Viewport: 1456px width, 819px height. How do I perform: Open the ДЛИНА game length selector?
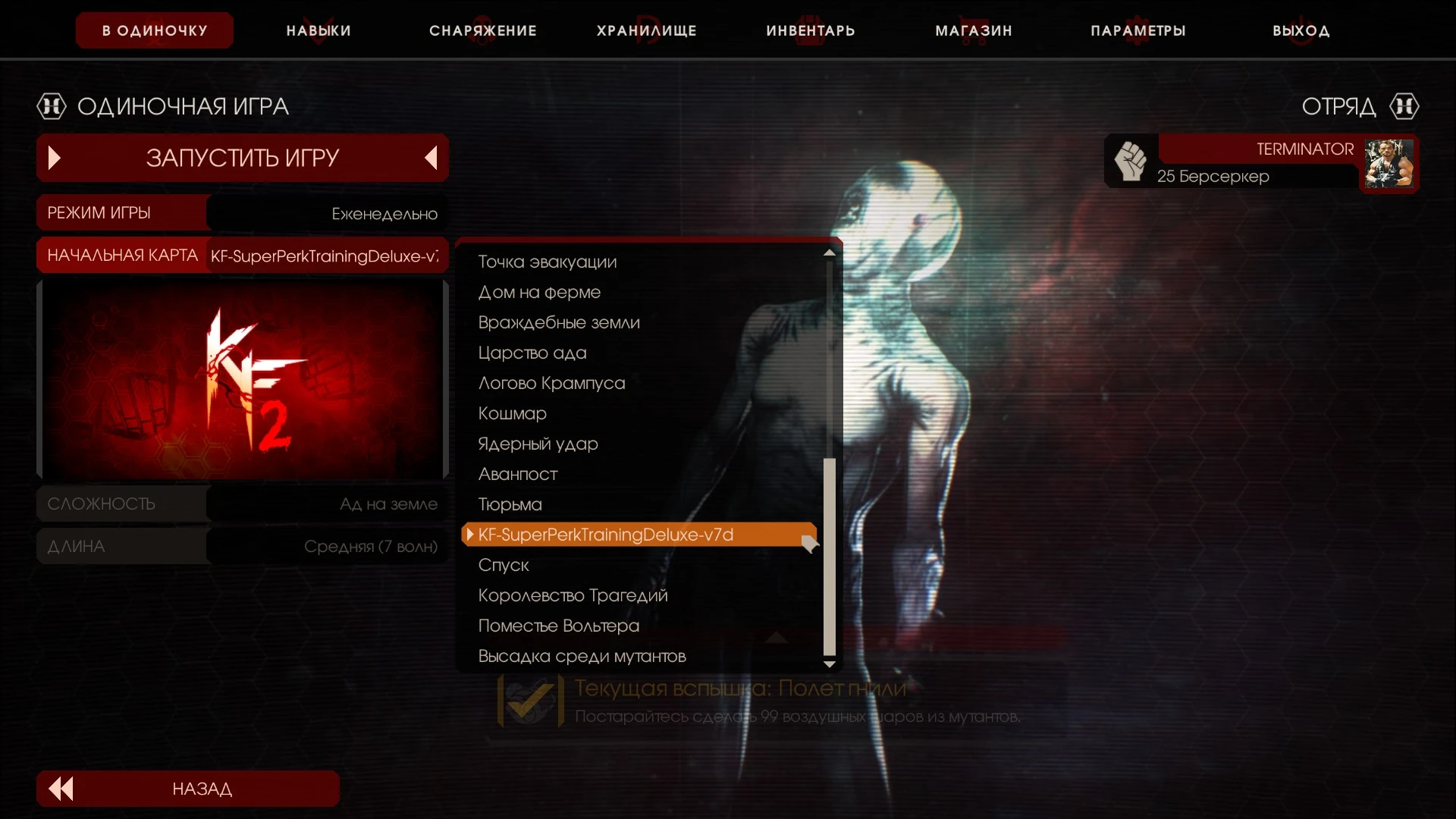click(326, 546)
